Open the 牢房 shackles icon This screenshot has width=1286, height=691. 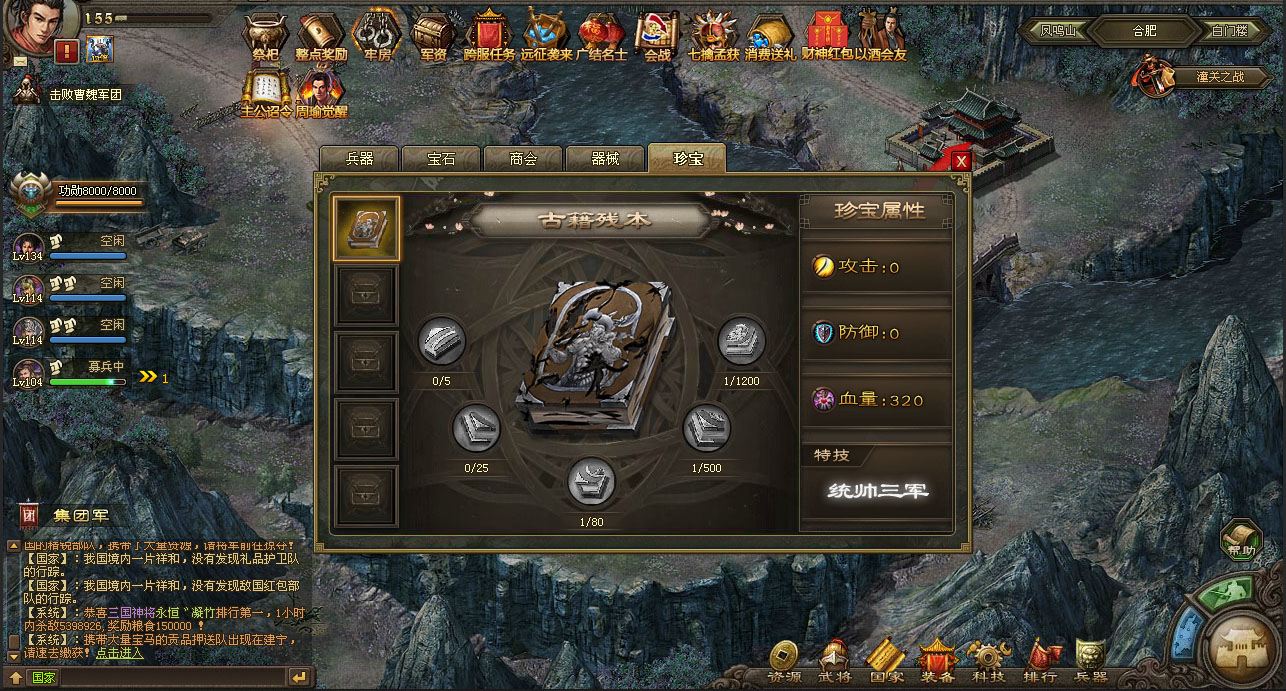376,38
